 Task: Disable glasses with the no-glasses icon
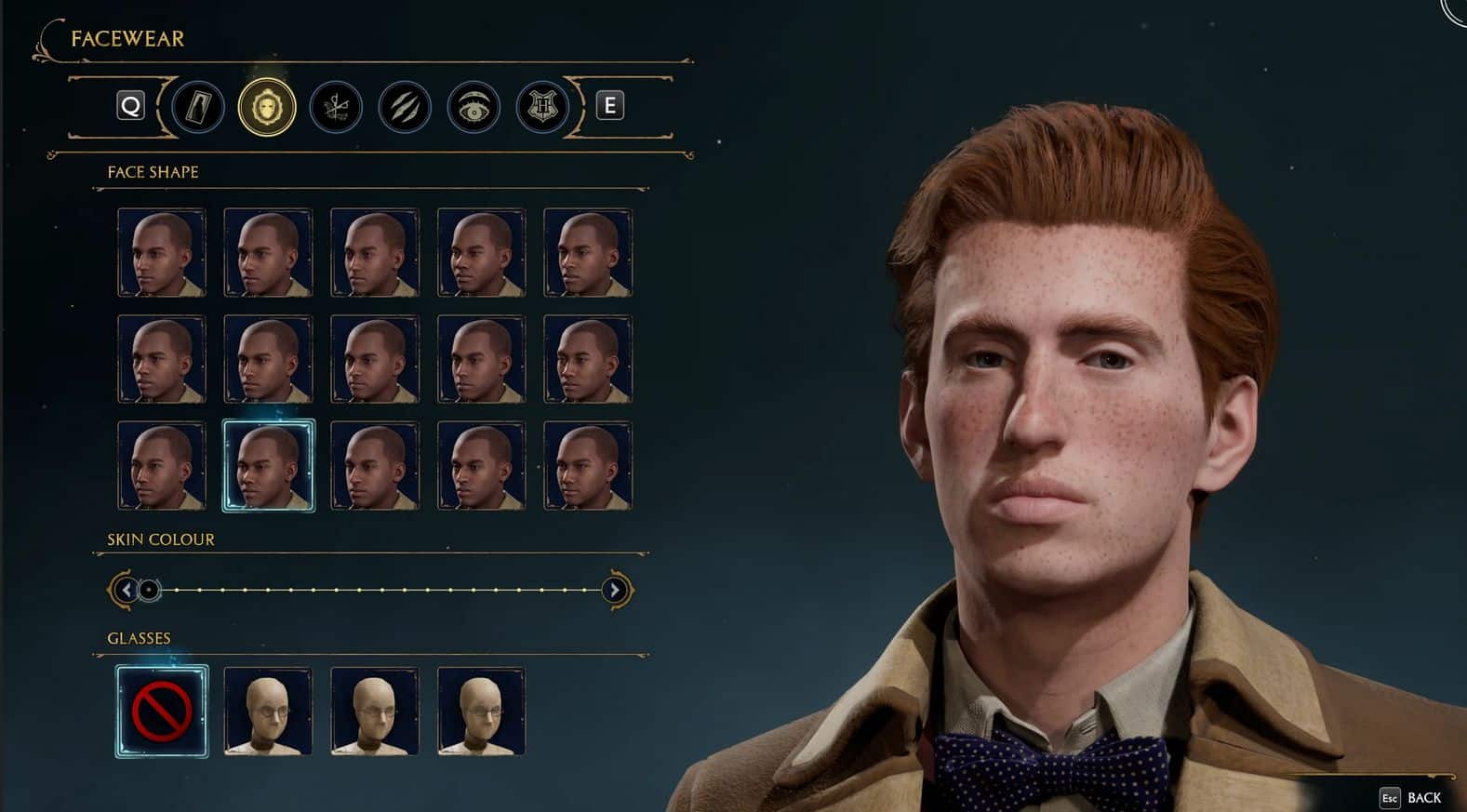(162, 710)
